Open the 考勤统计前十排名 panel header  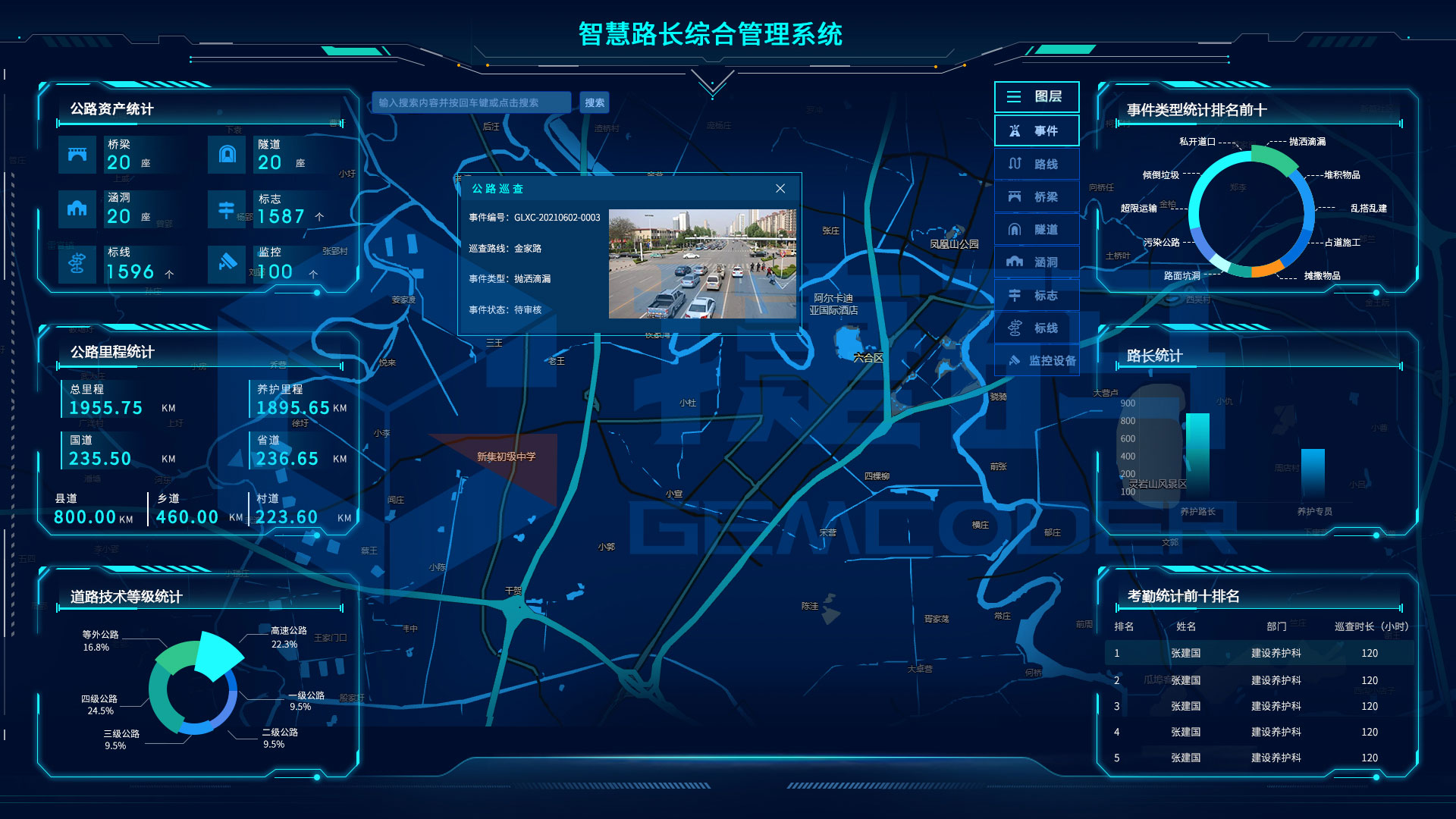pyautogui.click(x=1183, y=595)
